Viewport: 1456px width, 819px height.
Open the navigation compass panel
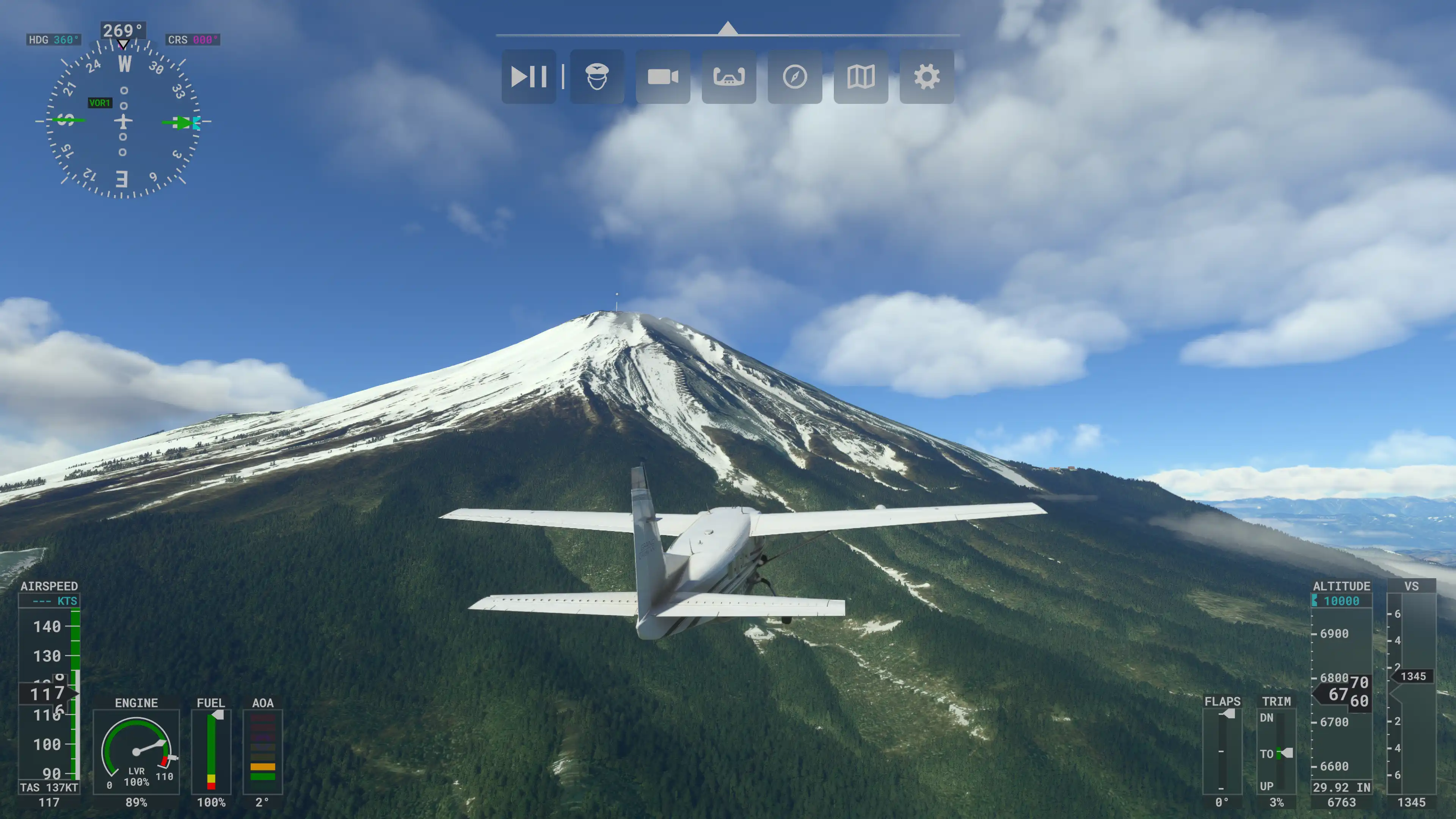(x=795, y=76)
